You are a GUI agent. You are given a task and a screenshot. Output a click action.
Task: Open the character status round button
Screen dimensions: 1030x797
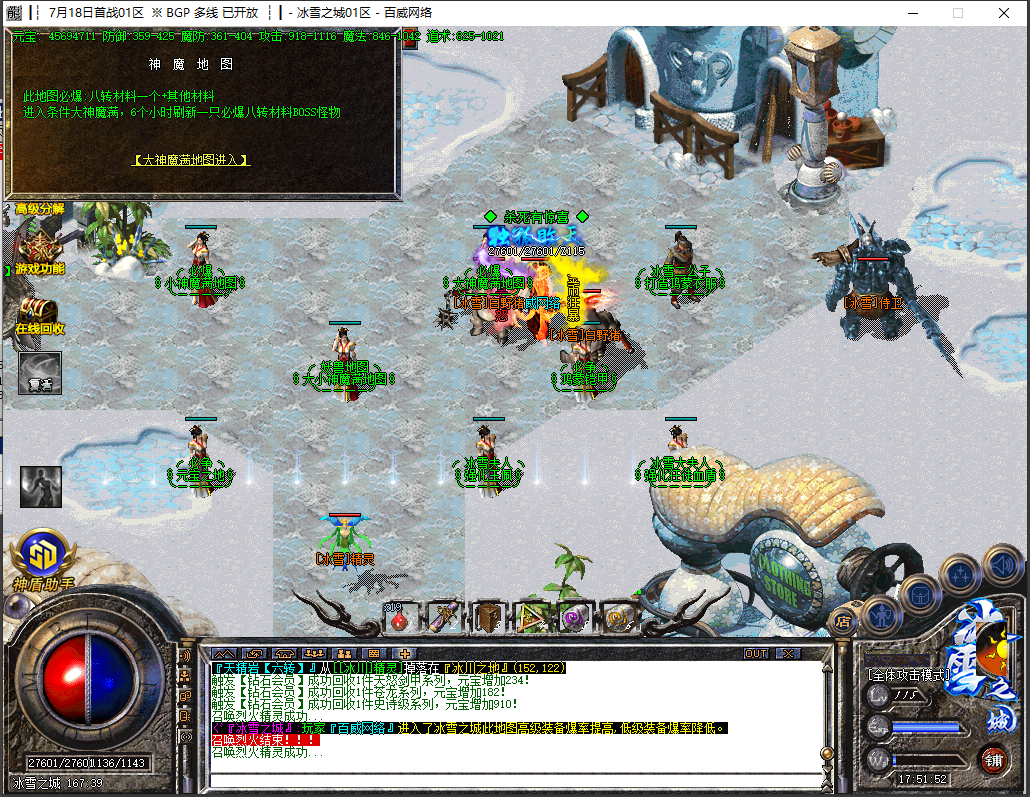(x=880, y=614)
